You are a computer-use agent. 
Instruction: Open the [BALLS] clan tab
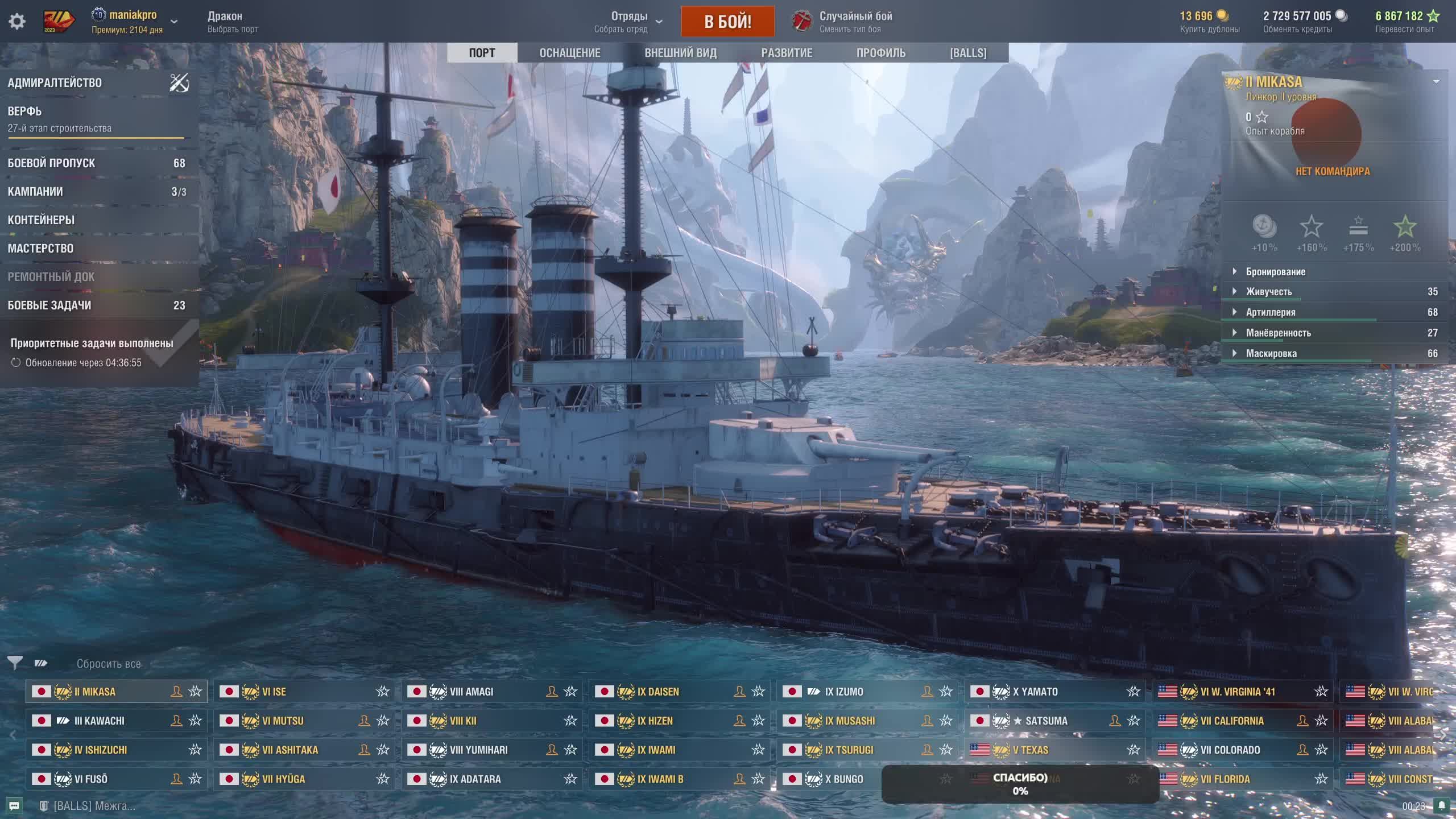pyautogui.click(x=968, y=53)
